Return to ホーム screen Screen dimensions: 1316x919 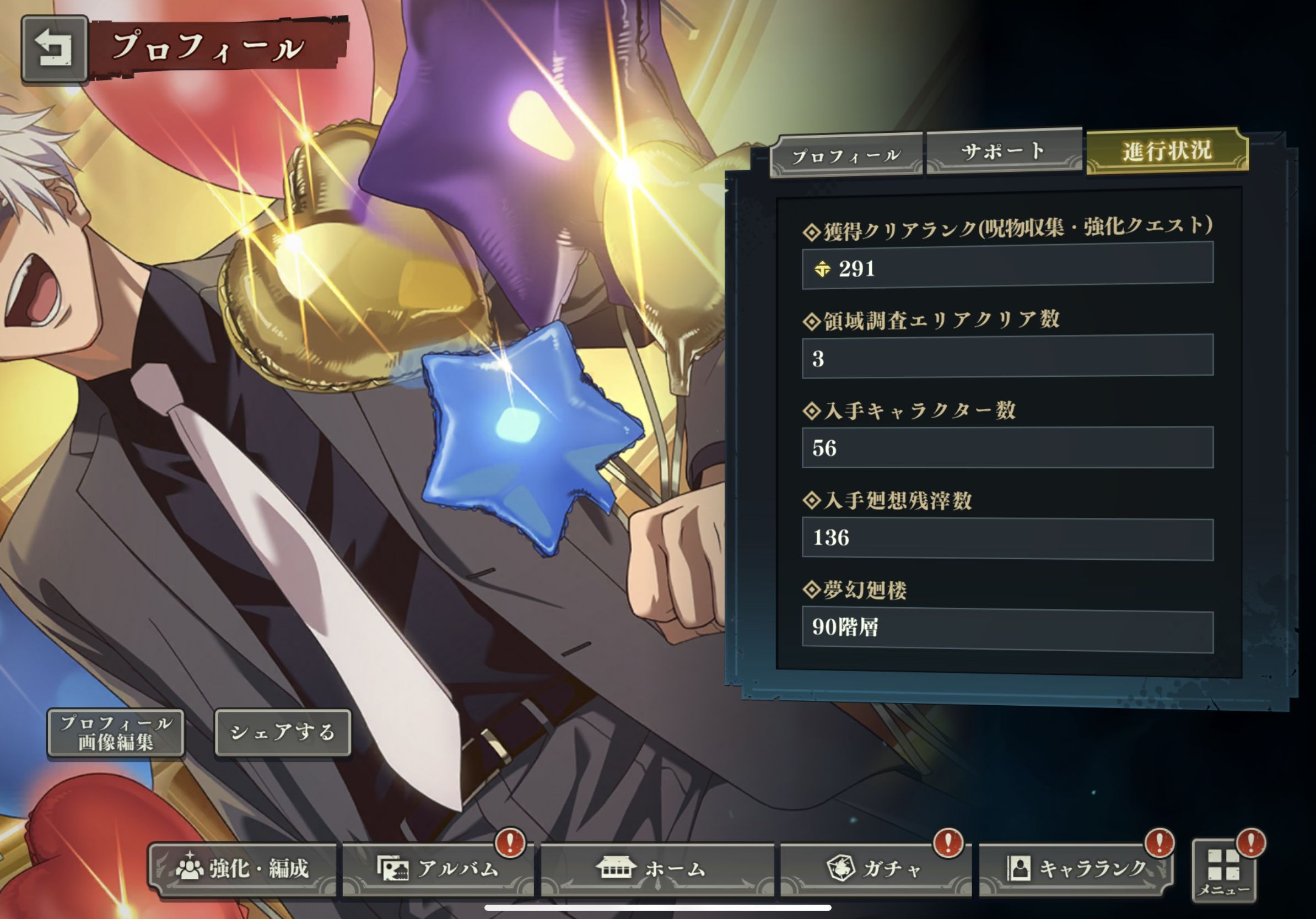pyautogui.click(x=657, y=868)
